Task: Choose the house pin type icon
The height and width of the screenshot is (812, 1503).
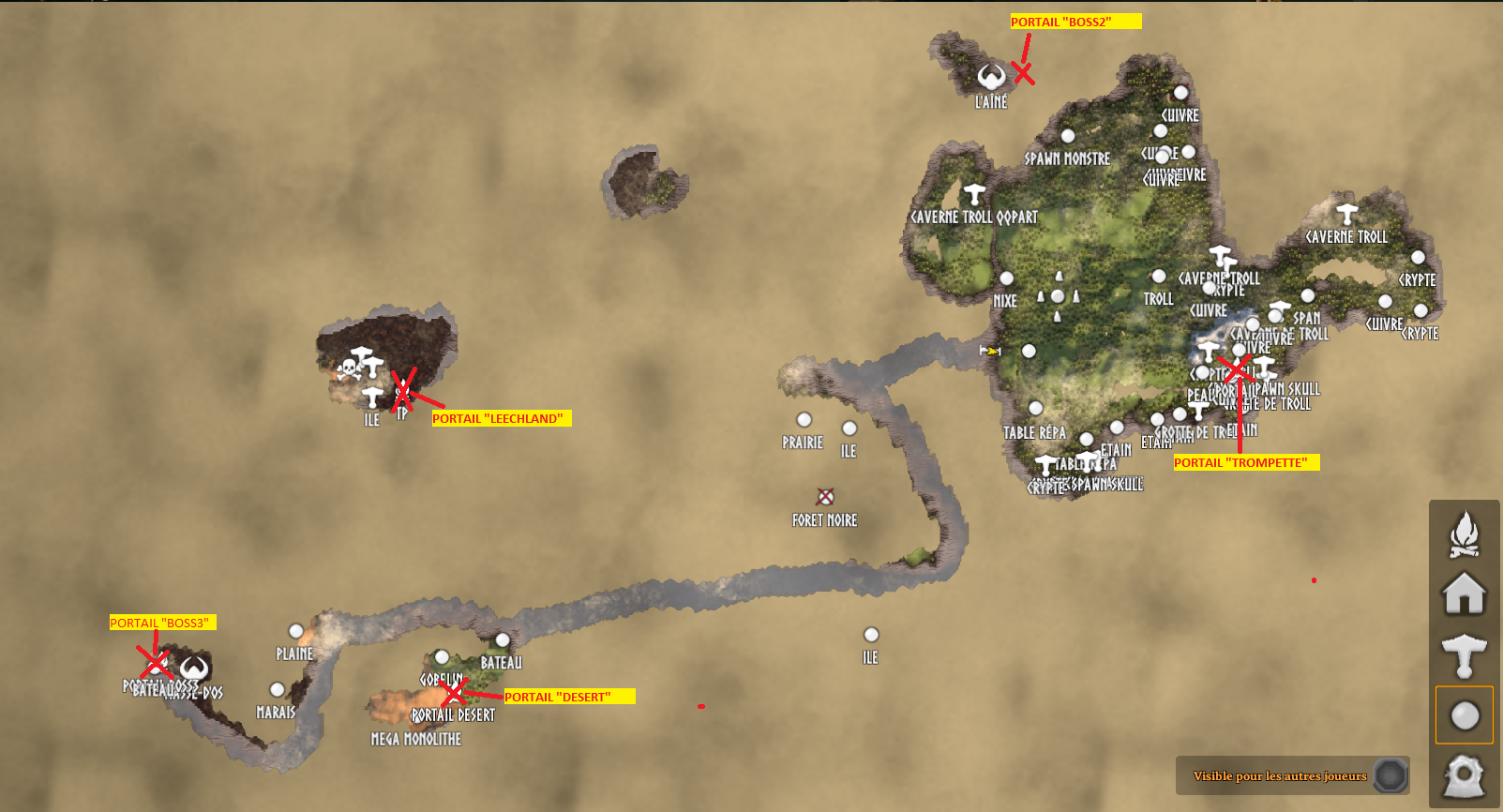Action: (x=1464, y=594)
